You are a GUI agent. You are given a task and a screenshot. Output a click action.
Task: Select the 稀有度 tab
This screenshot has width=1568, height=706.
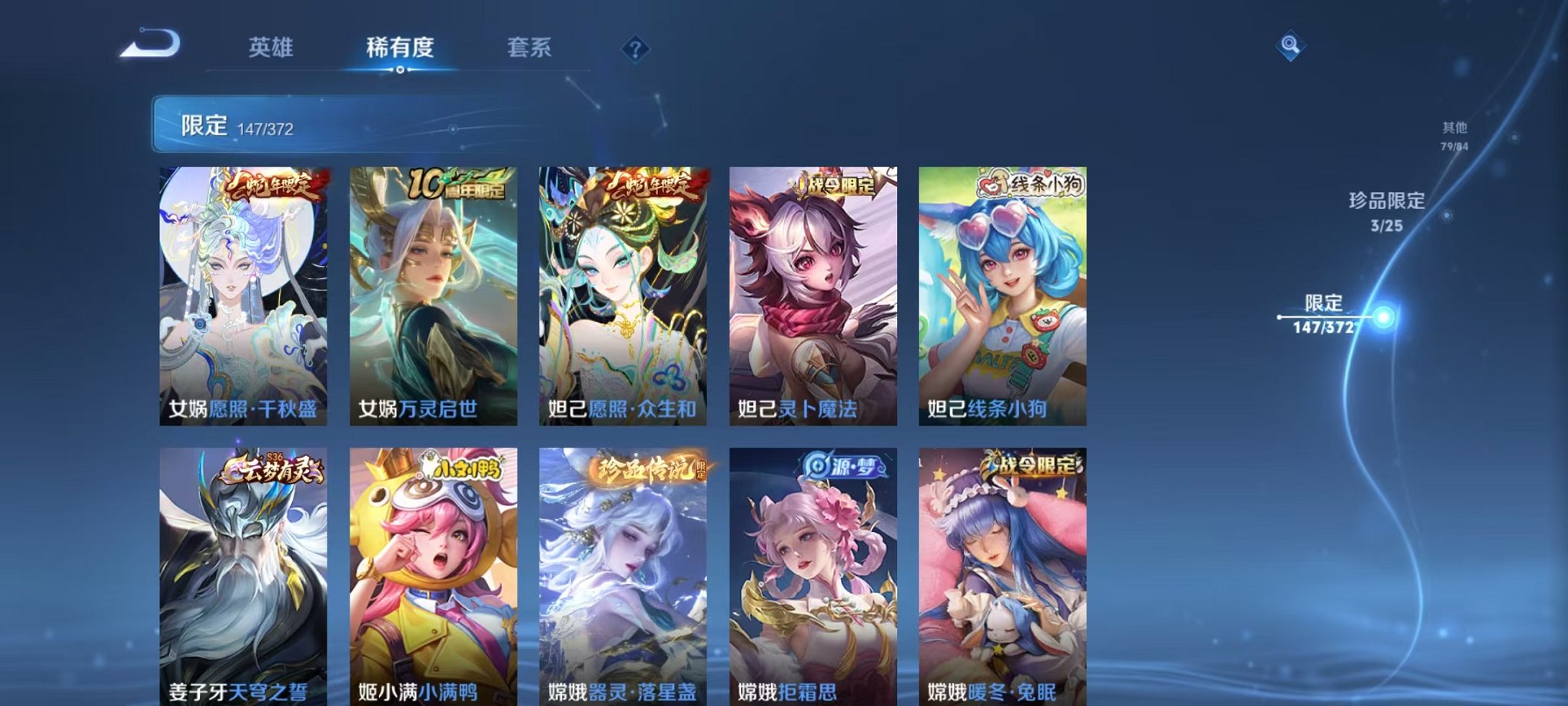point(399,48)
